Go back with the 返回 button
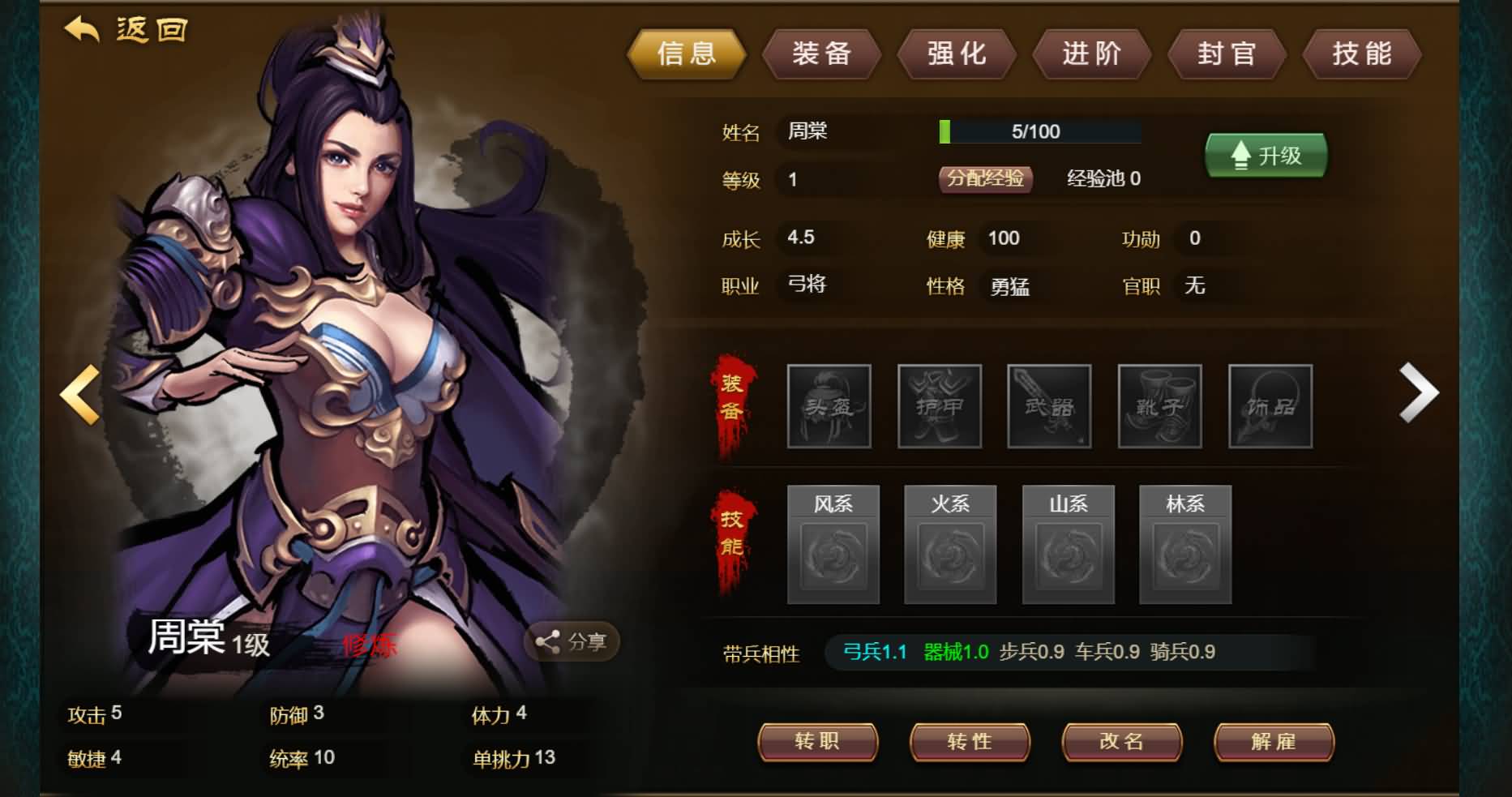This screenshot has height=797, width=1512. tap(126, 31)
